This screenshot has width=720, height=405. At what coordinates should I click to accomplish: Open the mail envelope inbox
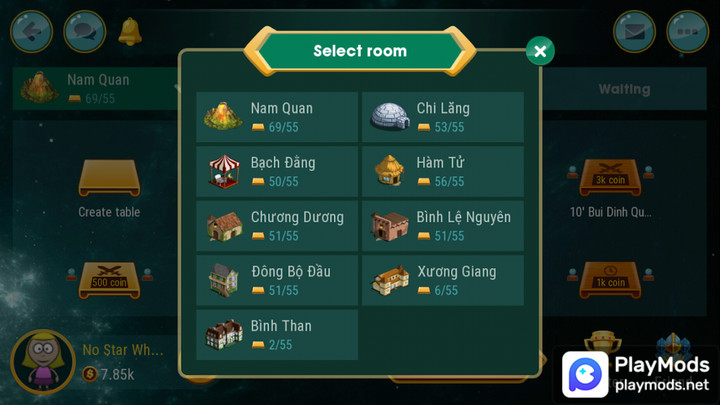(634, 31)
